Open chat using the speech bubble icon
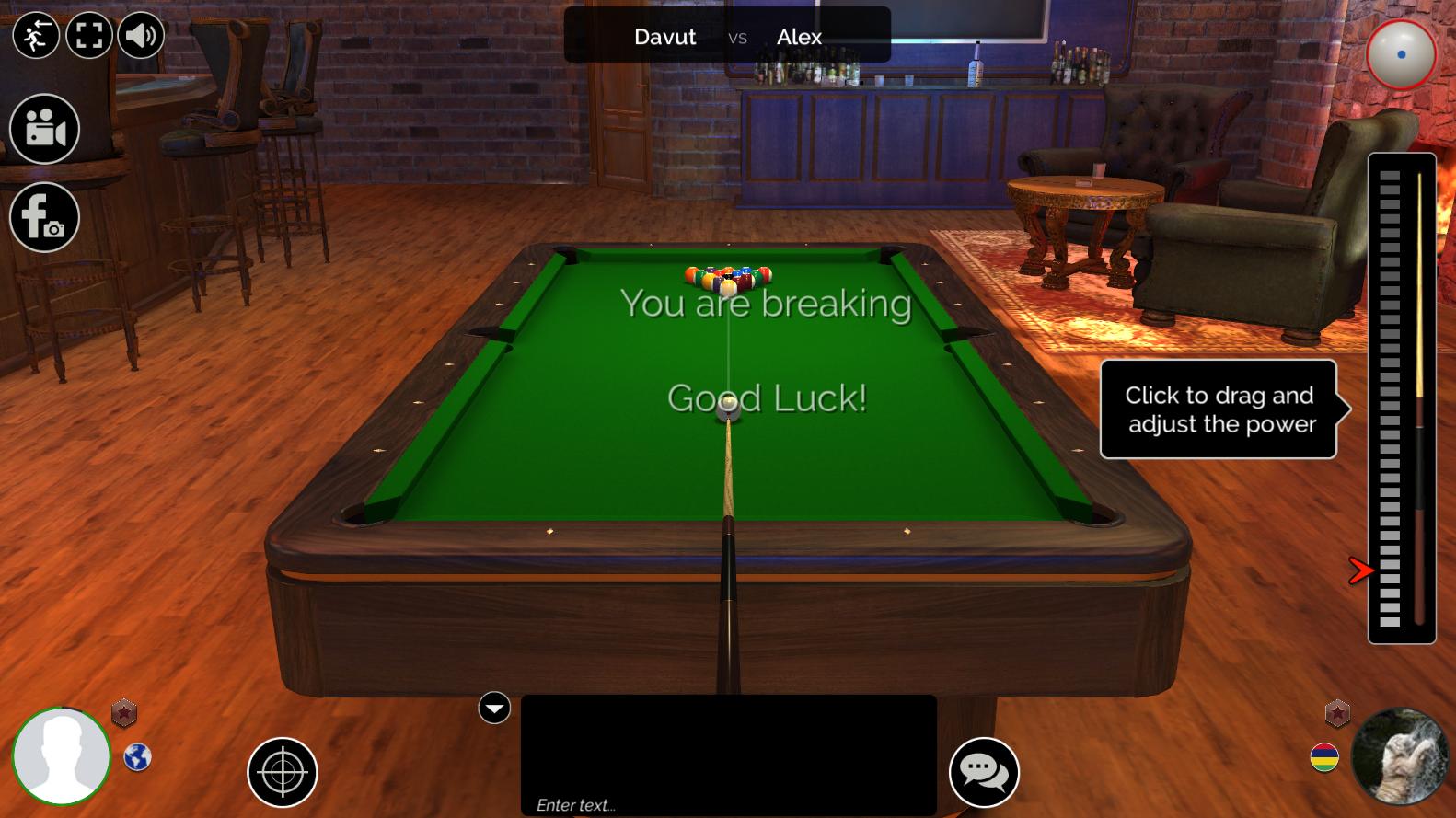Screen dimensions: 1456x818 985,773
